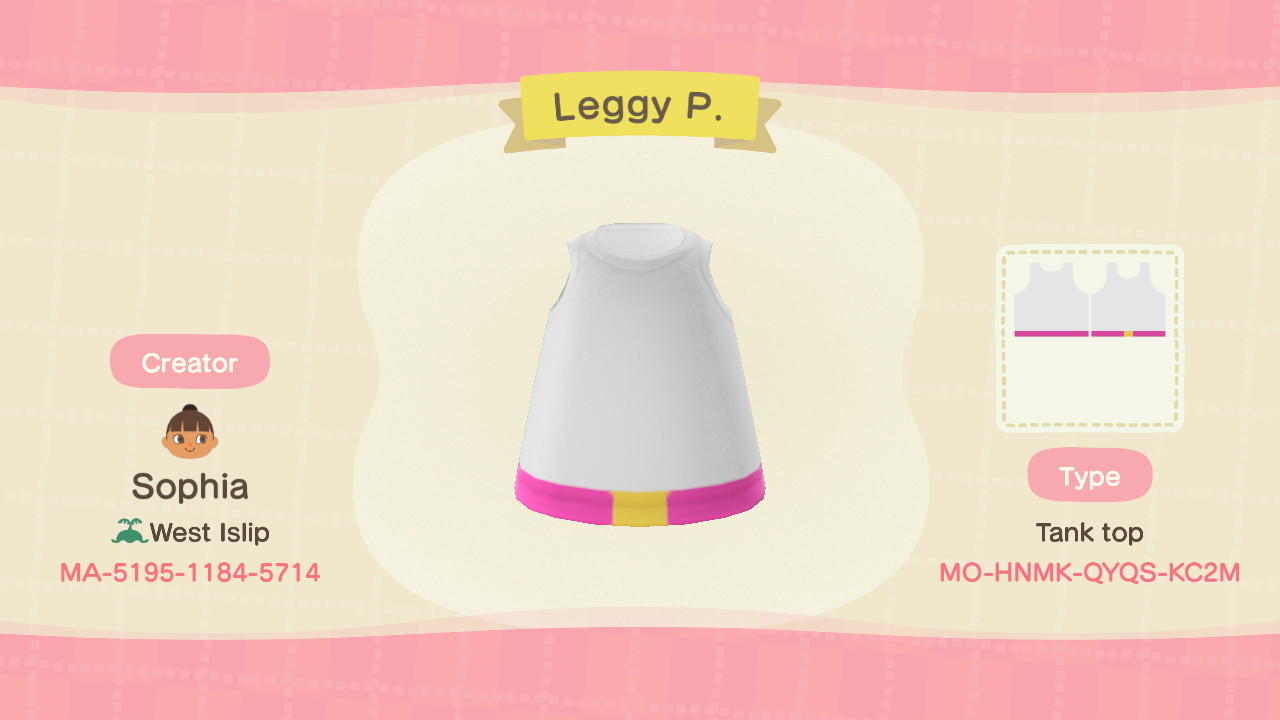The width and height of the screenshot is (1280, 720).
Task: Click the dashed border design card
Action: [1089, 337]
